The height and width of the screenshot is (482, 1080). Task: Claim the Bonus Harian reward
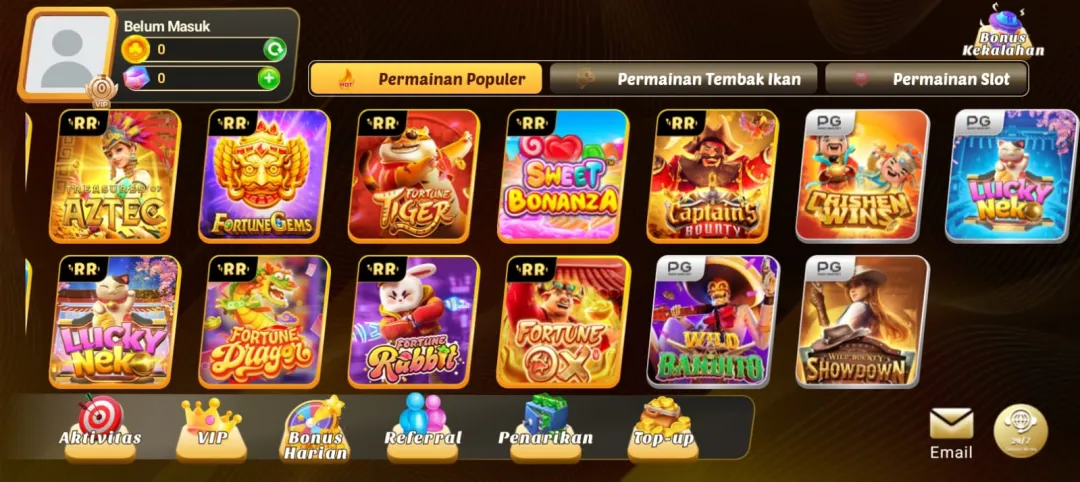pyautogui.click(x=316, y=430)
